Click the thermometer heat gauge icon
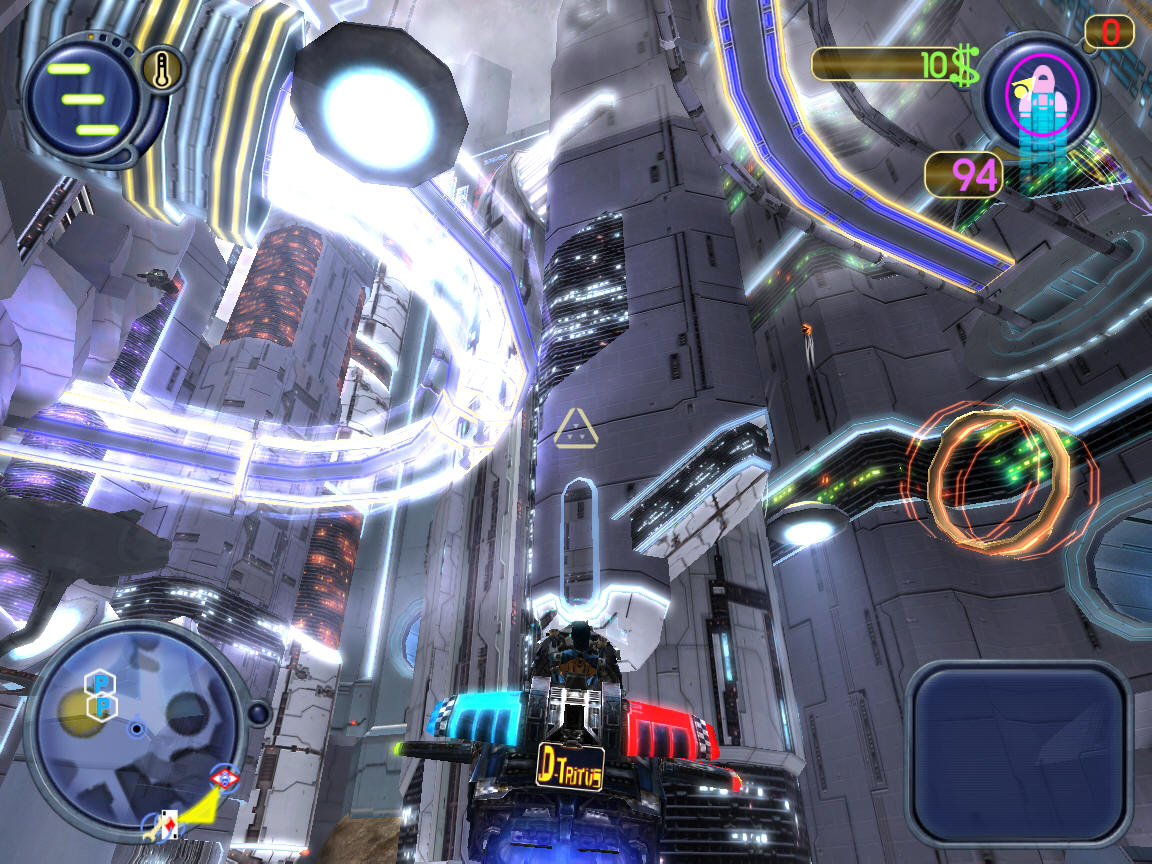The height and width of the screenshot is (864, 1152). (x=159, y=70)
